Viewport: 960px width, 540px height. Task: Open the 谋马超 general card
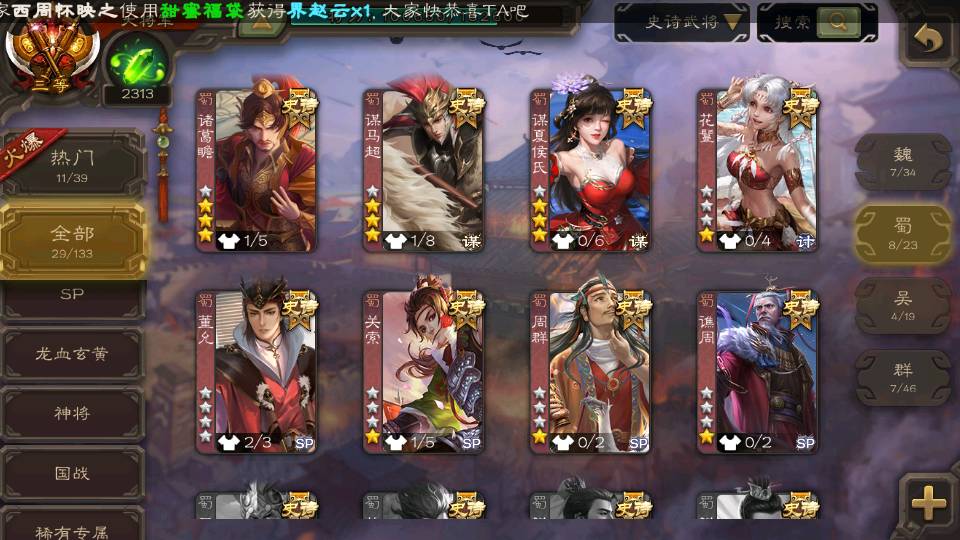[423, 170]
